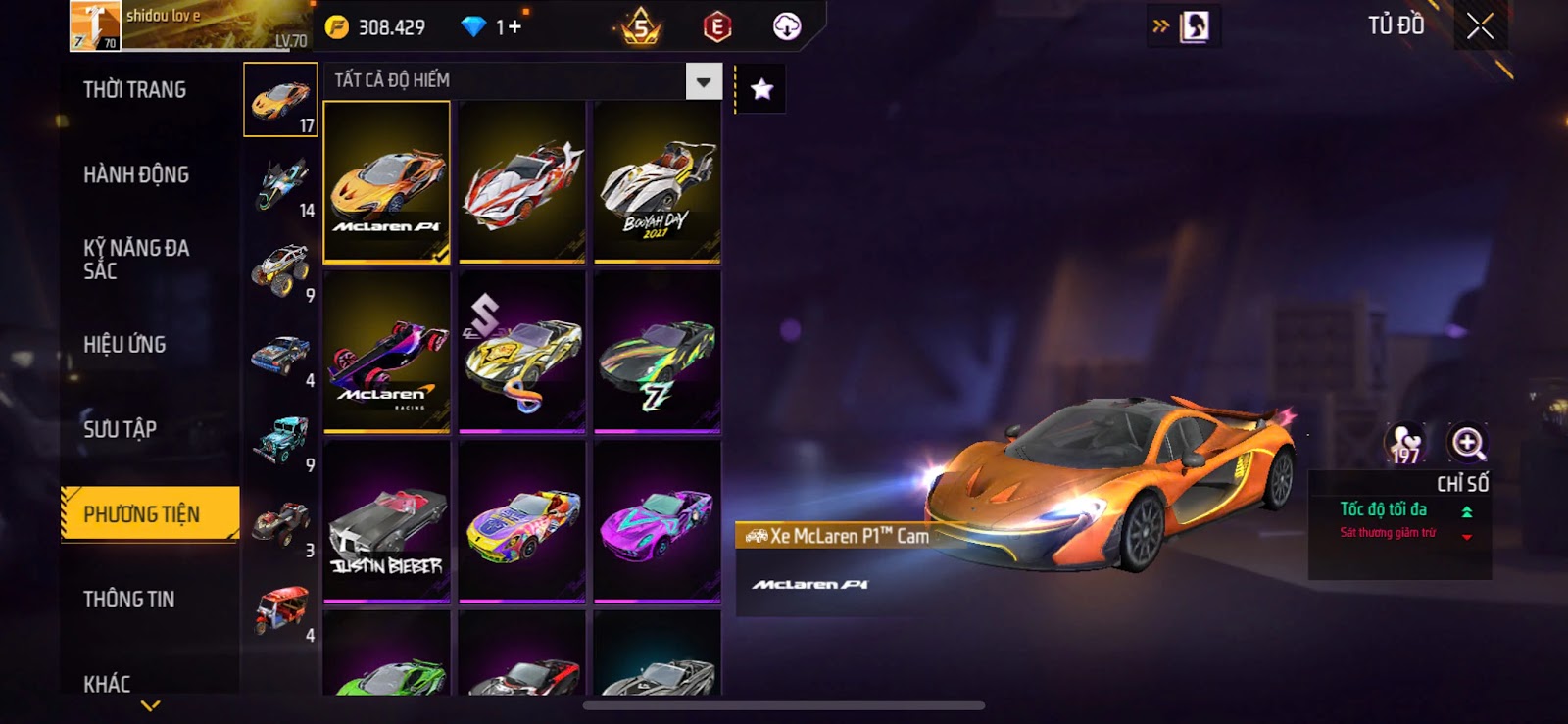Open the Thời Trang category
The width and height of the screenshot is (1568, 724).
[x=135, y=90]
